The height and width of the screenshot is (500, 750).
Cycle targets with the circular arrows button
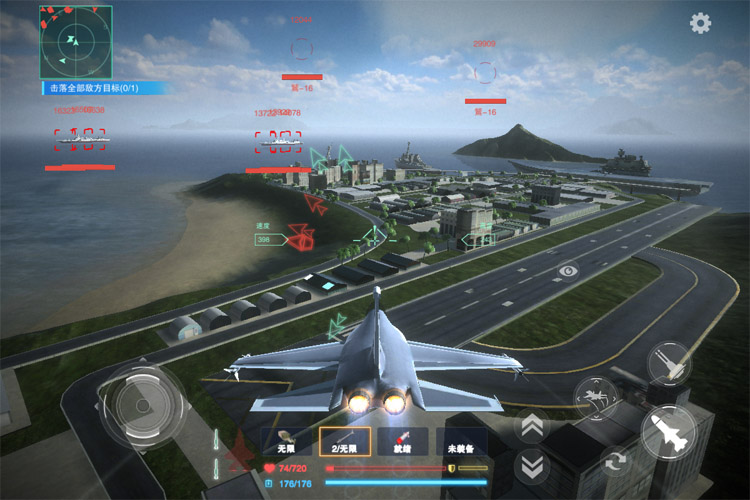pyautogui.click(x=614, y=460)
